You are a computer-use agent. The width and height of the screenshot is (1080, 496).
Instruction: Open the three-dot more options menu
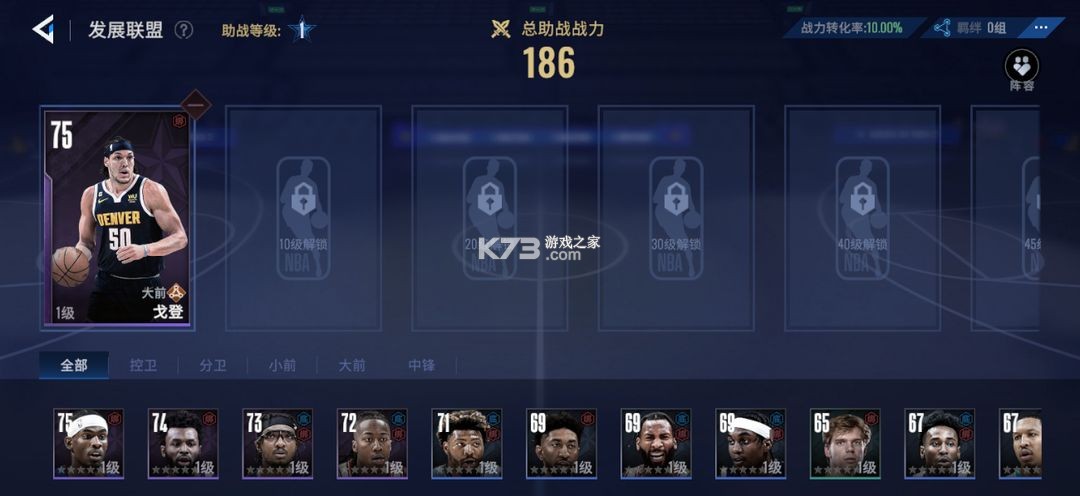coord(1042,27)
